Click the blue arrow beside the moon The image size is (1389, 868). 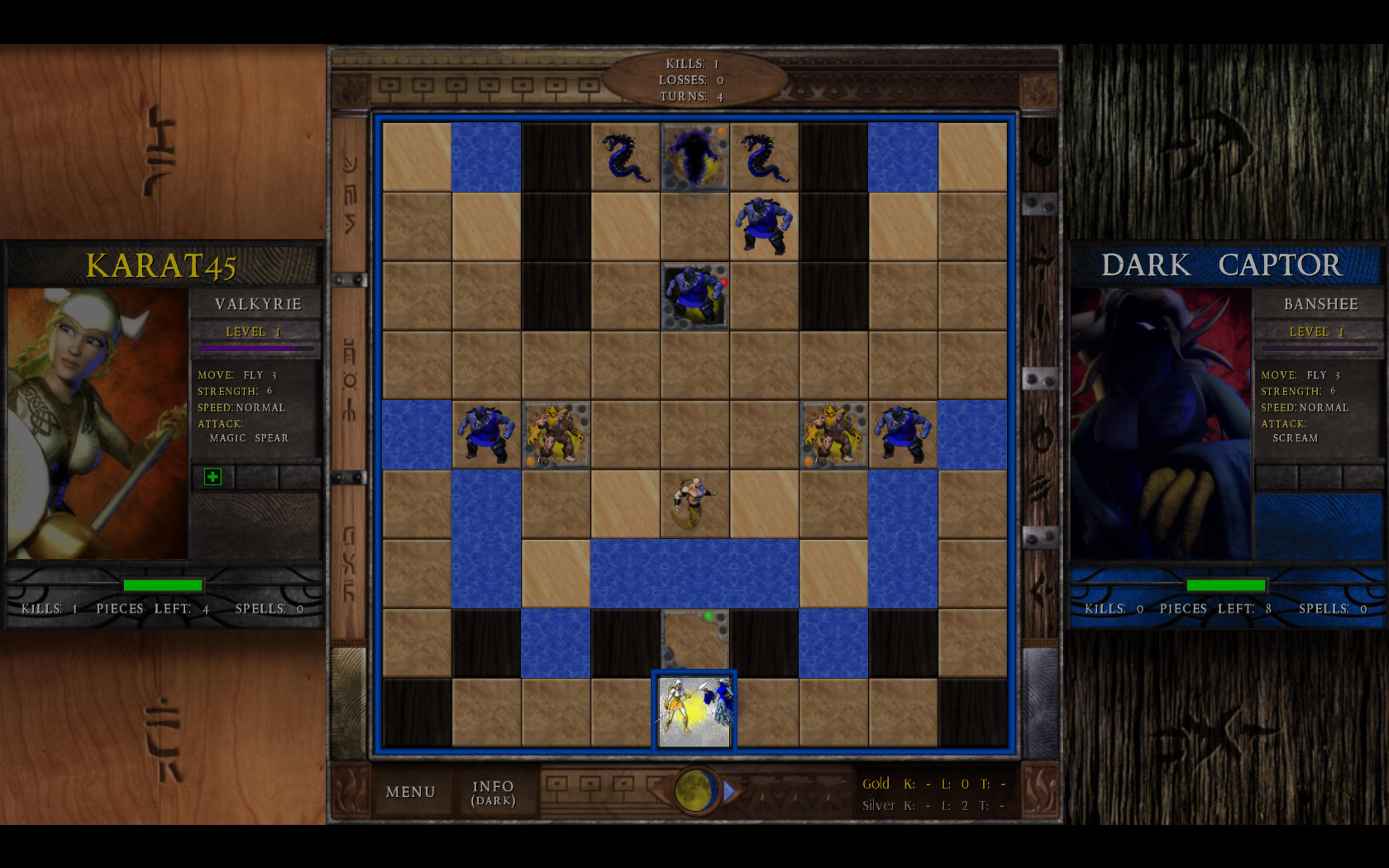[729, 791]
